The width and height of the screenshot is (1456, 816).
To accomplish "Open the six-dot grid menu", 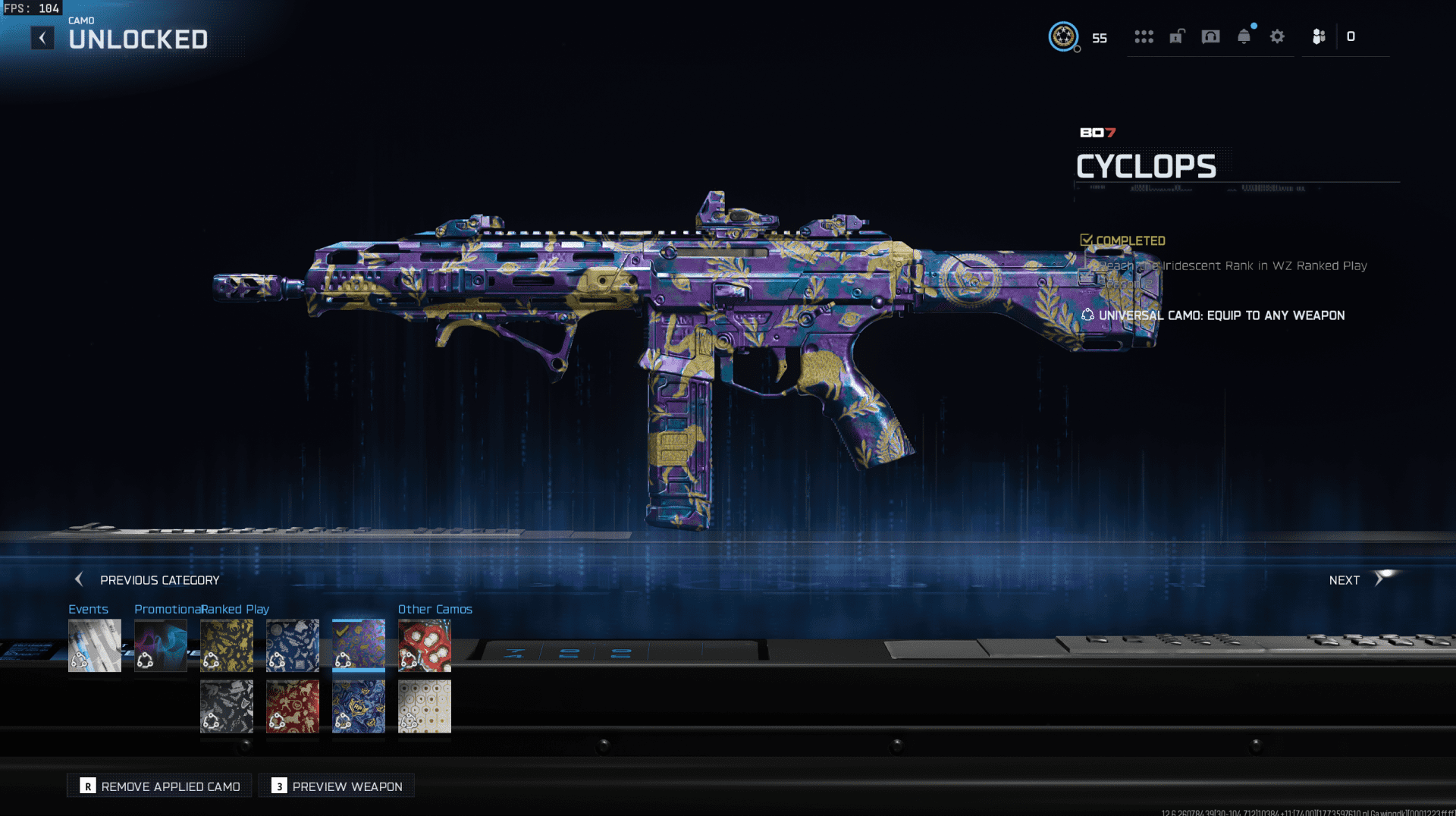I will (x=1144, y=36).
